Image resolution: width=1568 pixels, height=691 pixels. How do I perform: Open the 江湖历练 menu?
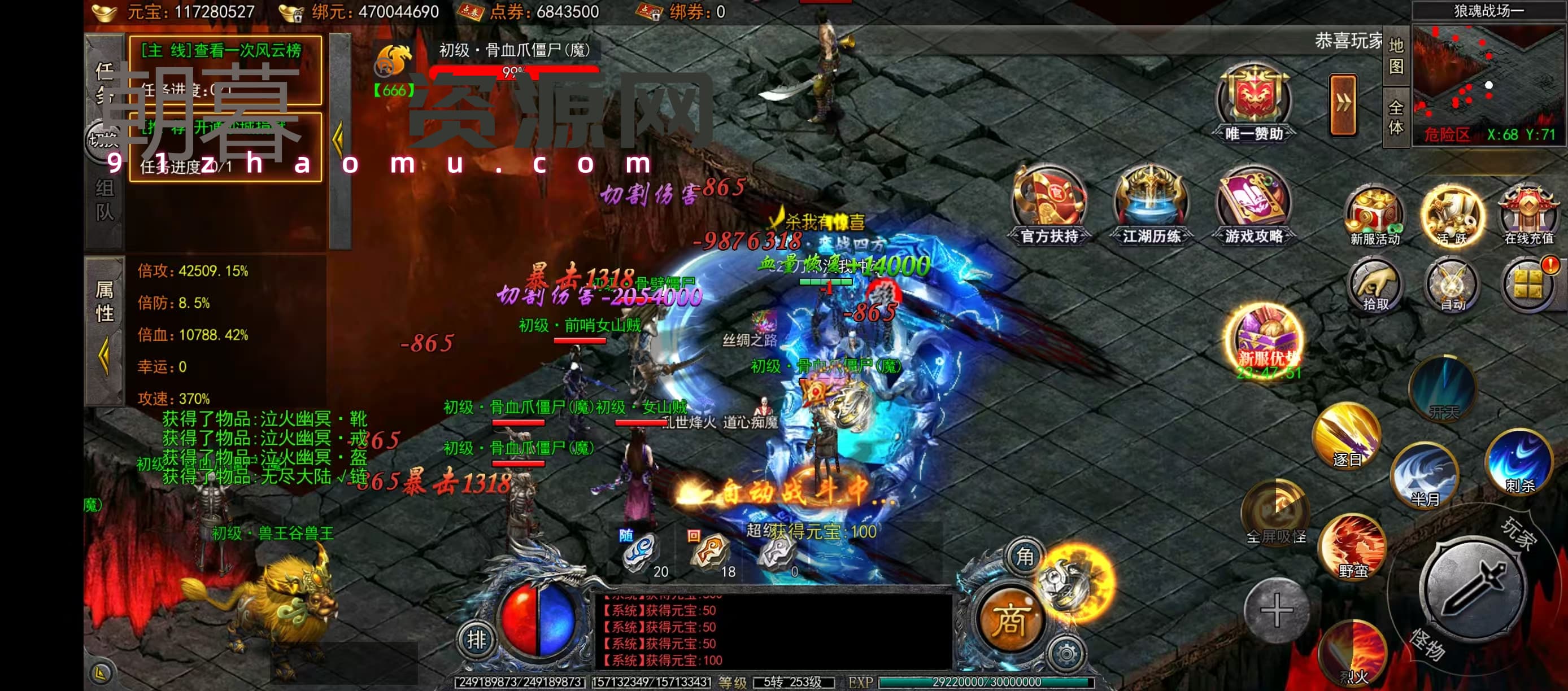[x=1151, y=203]
